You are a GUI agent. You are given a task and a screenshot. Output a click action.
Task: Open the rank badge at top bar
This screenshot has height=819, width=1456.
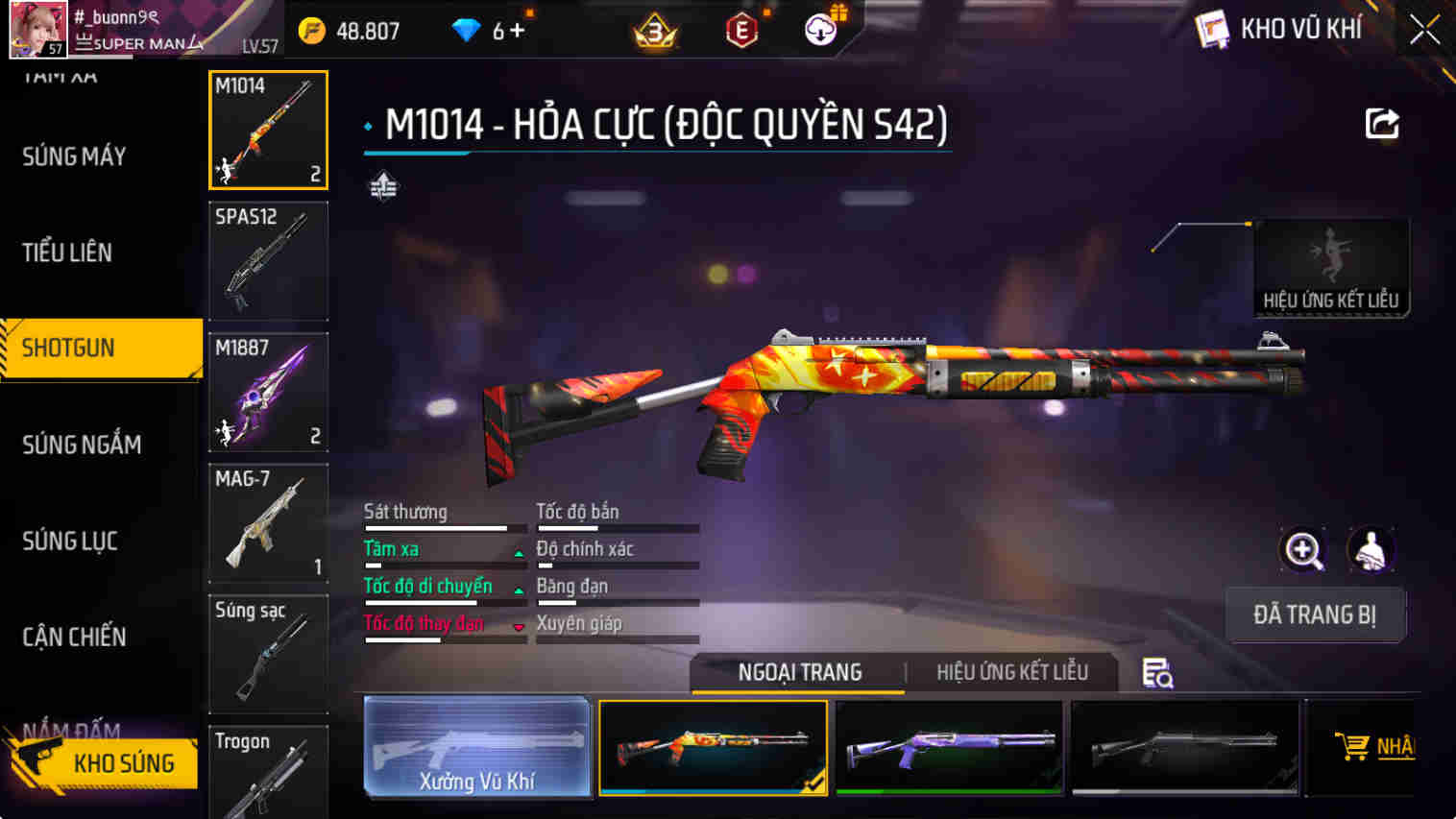[654, 30]
